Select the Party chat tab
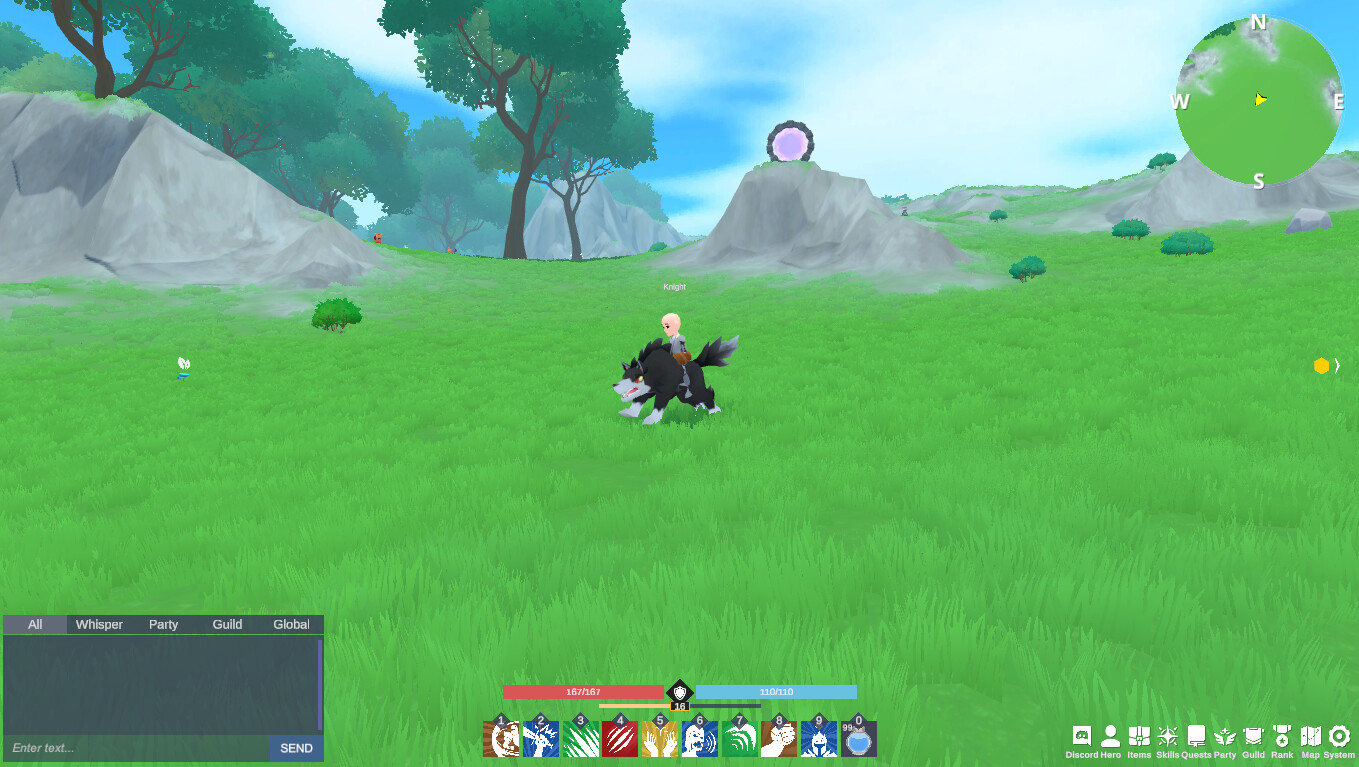 (163, 624)
